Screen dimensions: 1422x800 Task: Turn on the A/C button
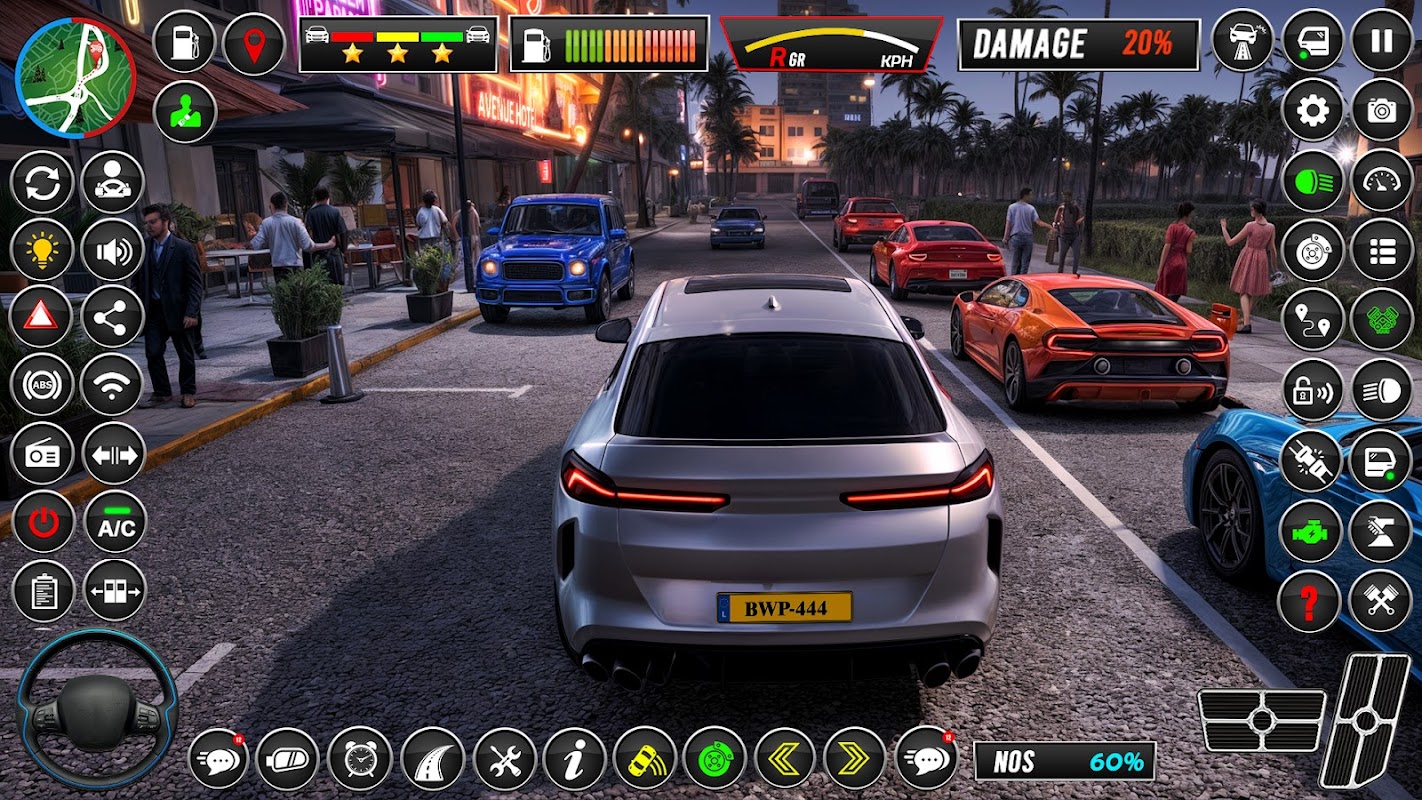click(x=115, y=522)
